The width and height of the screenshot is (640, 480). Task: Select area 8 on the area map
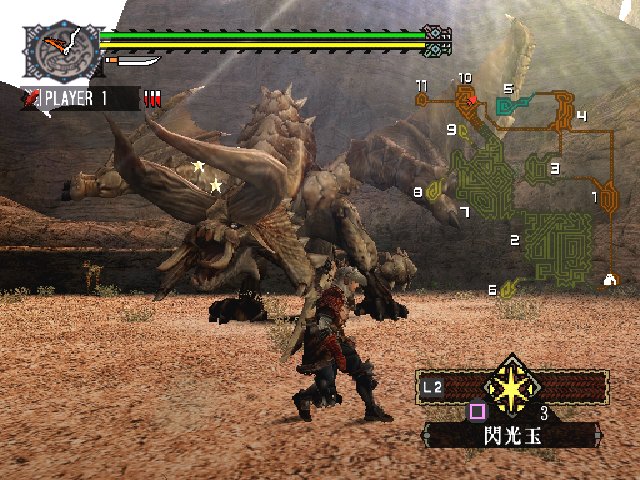(x=435, y=189)
